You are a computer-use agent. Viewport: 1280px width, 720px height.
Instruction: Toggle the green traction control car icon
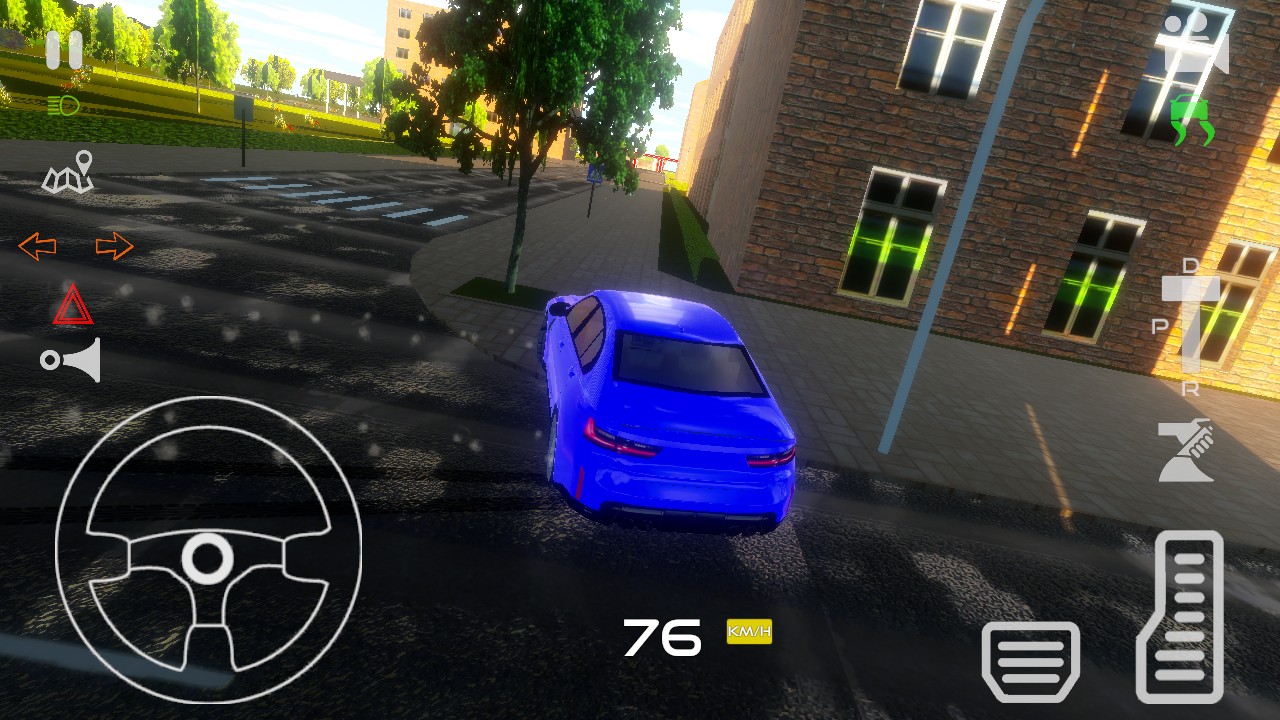[1192, 119]
